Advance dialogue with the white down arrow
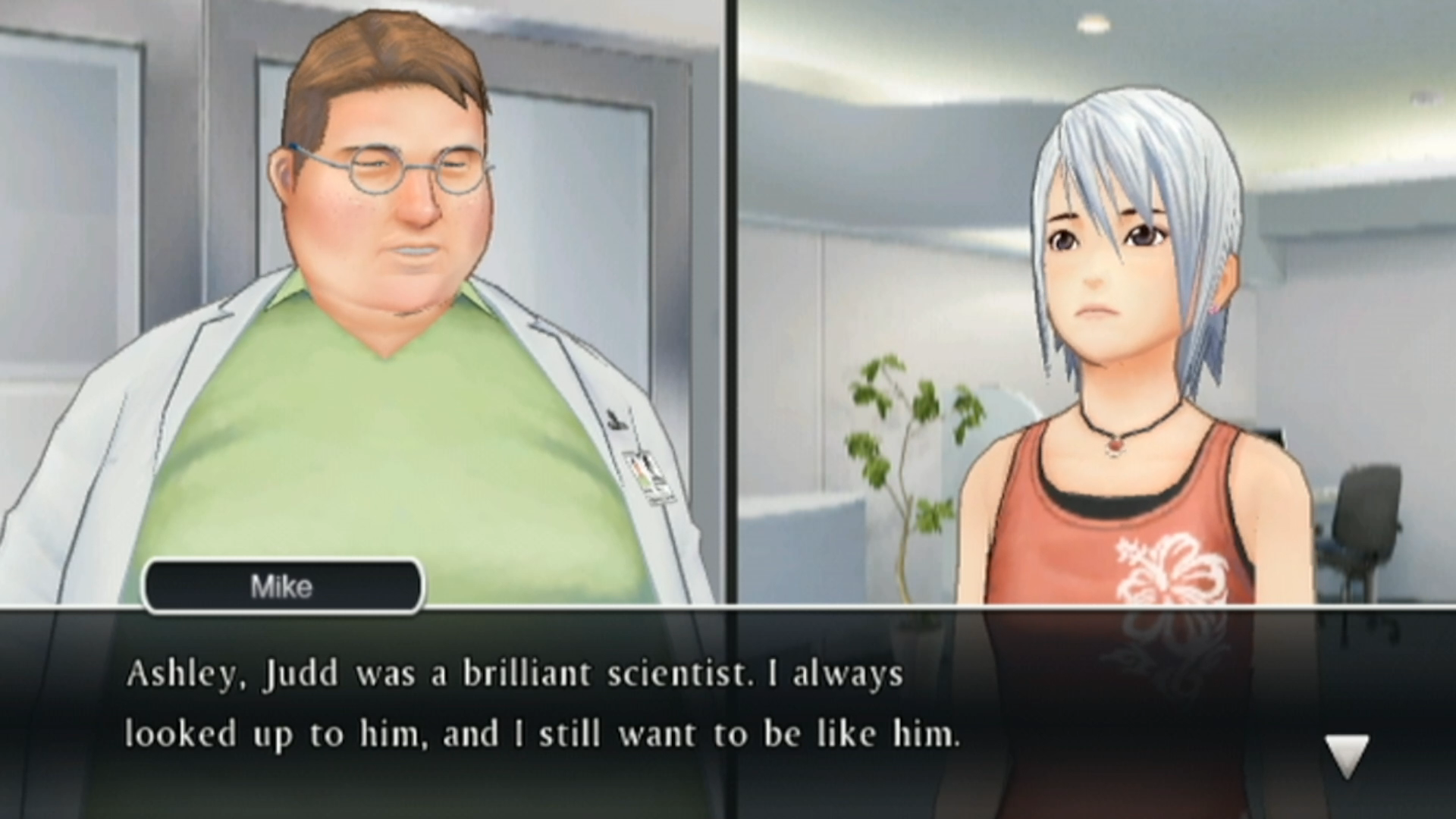The image size is (1456, 819). (x=1347, y=753)
